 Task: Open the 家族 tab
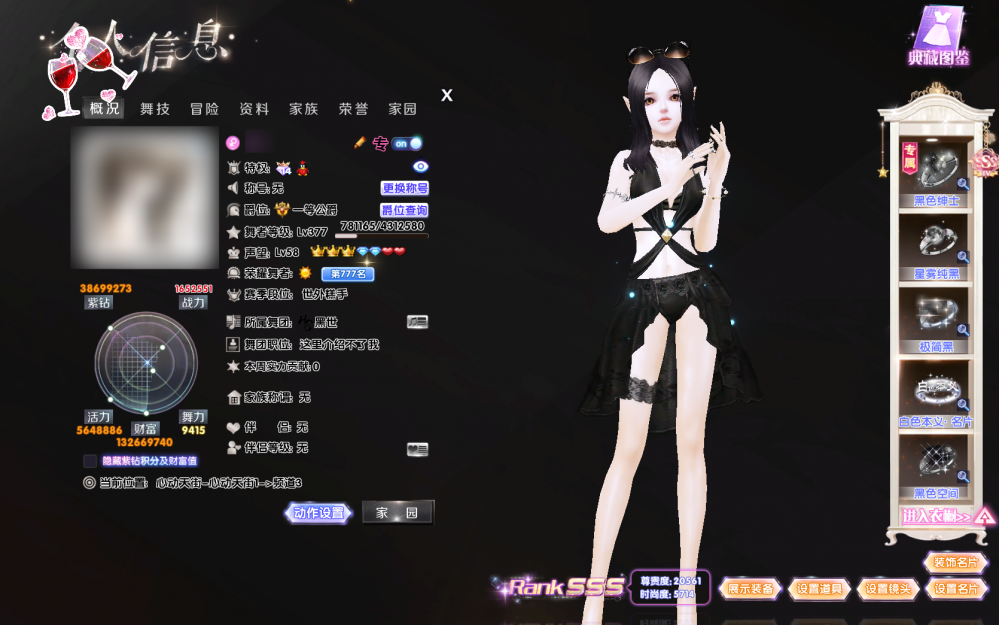[x=304, y=109]
